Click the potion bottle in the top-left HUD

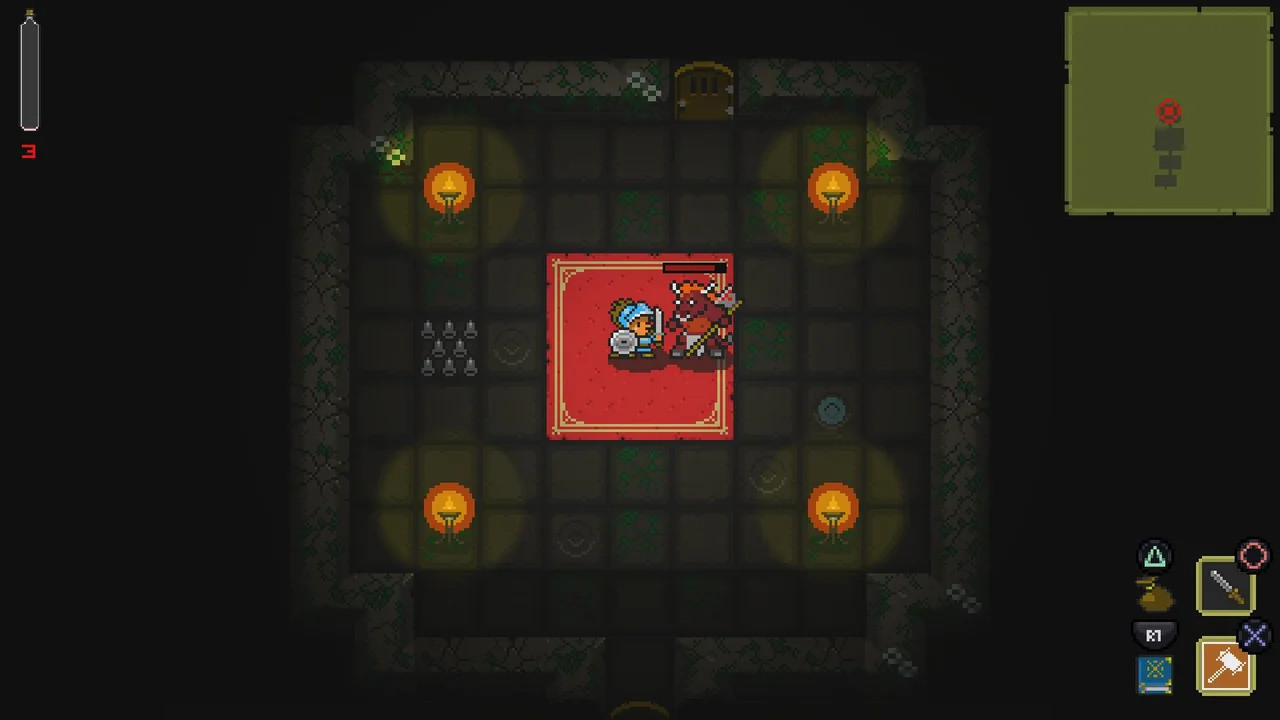coord(28,70)
